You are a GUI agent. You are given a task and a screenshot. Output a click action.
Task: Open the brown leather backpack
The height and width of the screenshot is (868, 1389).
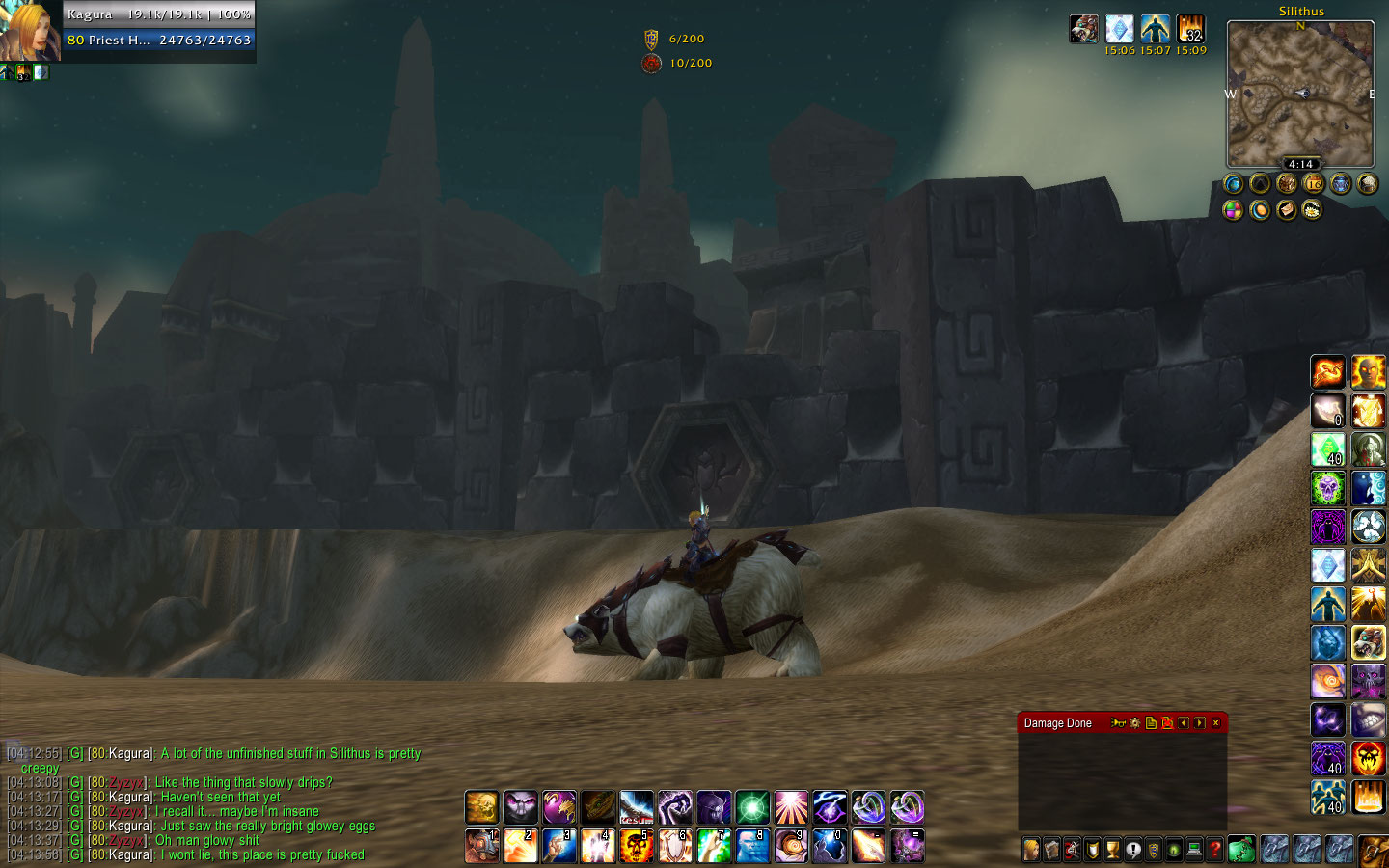click(1373, 851)
